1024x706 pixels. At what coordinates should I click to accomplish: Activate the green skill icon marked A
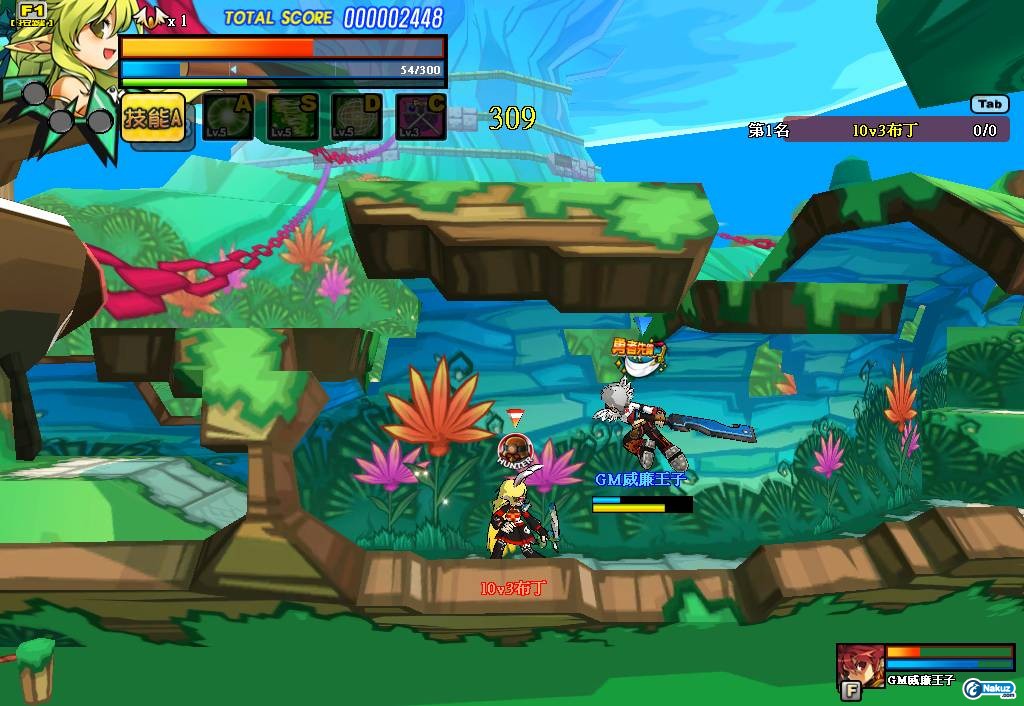pos(229,118)
